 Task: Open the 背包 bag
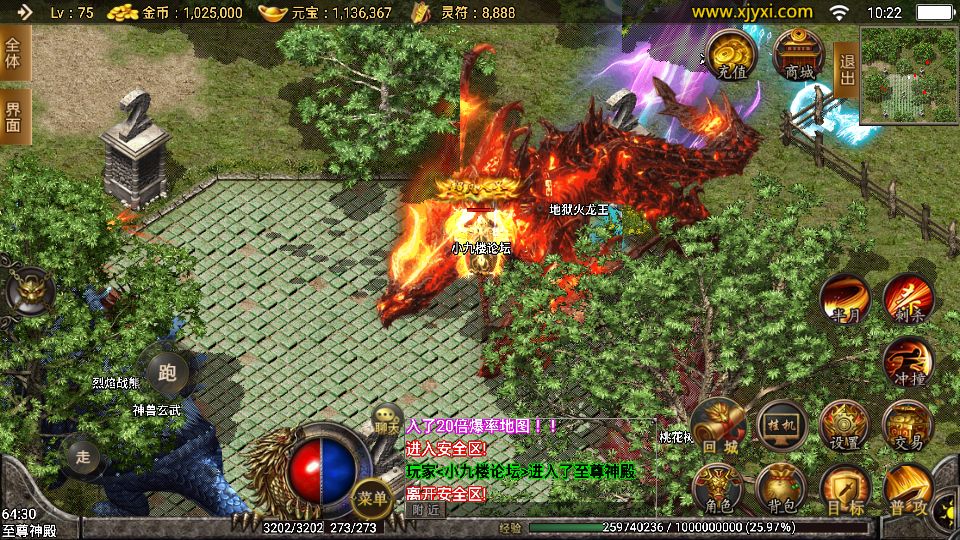coord(781,489)
